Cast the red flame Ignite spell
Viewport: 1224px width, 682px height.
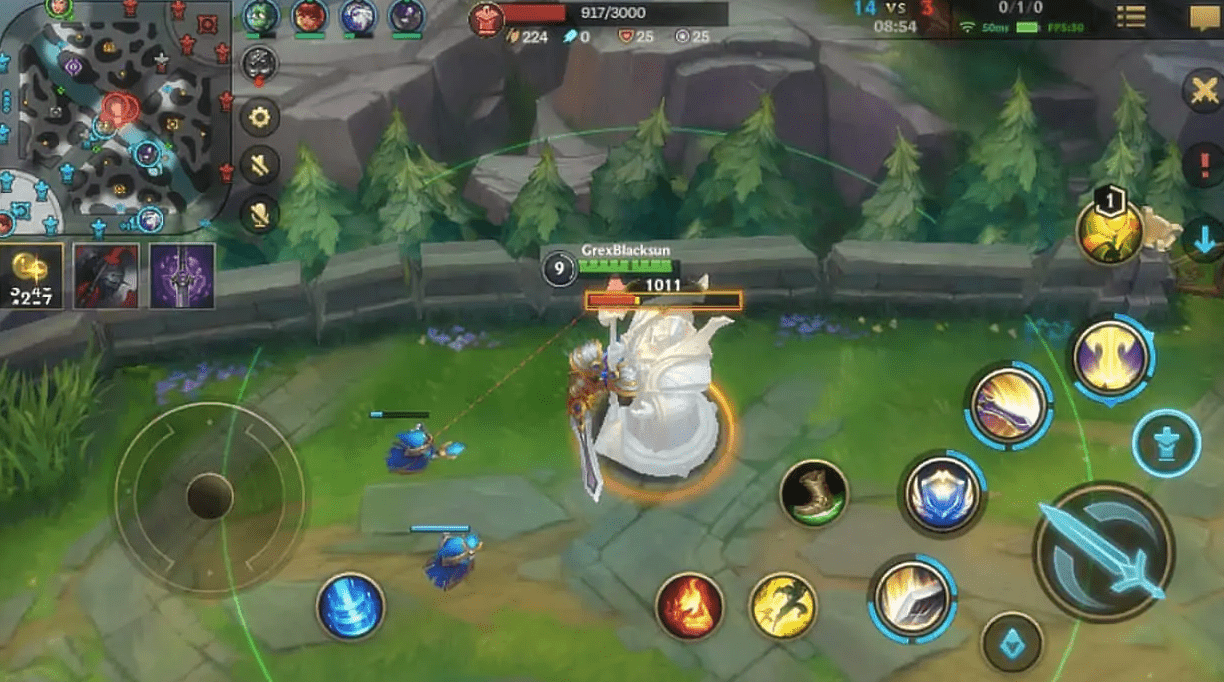(x=690, y=606)
